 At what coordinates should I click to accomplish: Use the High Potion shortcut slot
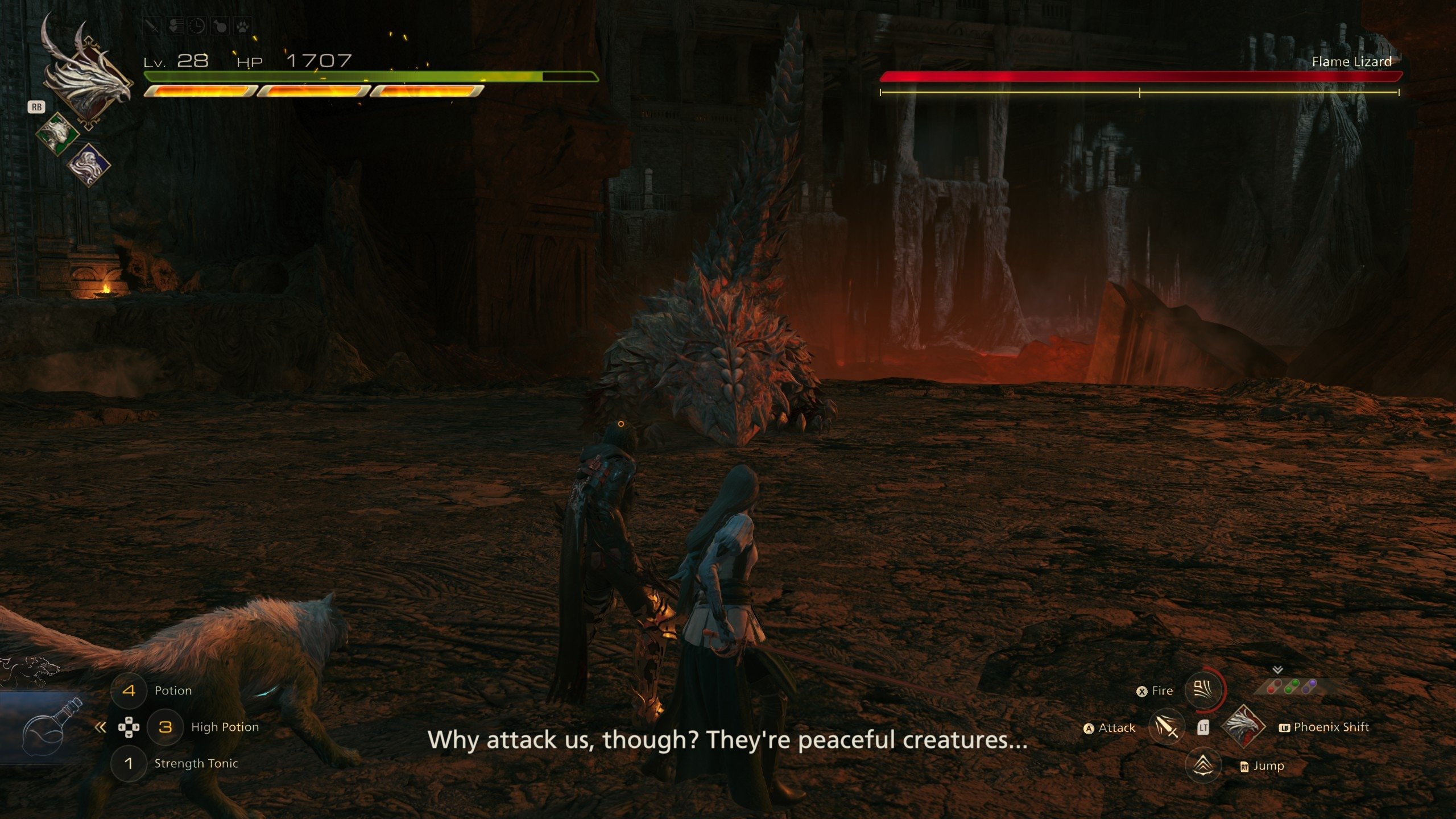[x=166, y=727]
